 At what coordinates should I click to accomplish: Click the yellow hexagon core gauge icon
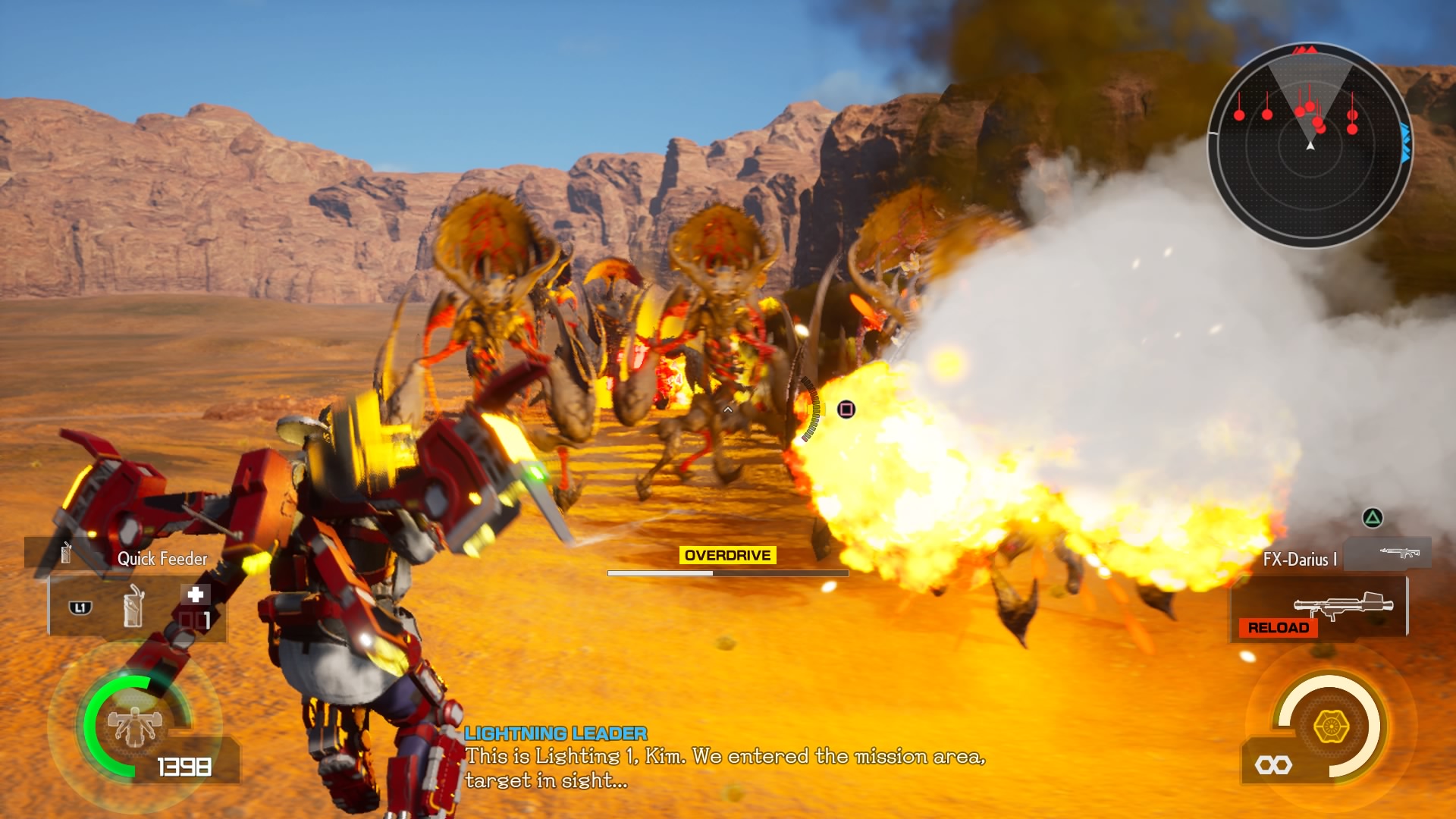coord(1331,726)
